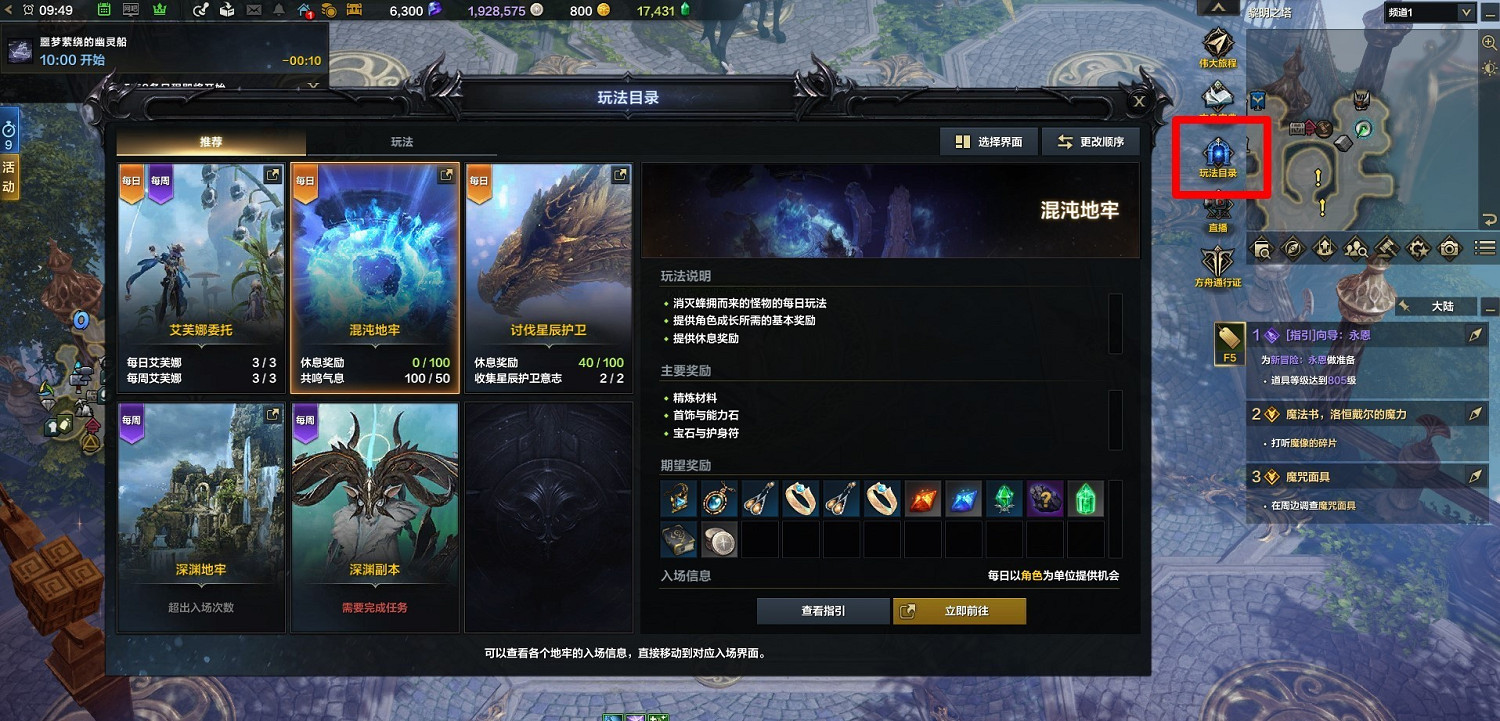Switch to the 玩法 tab
This screenshot has height=721, width=1500.
[x=402, y=142]
